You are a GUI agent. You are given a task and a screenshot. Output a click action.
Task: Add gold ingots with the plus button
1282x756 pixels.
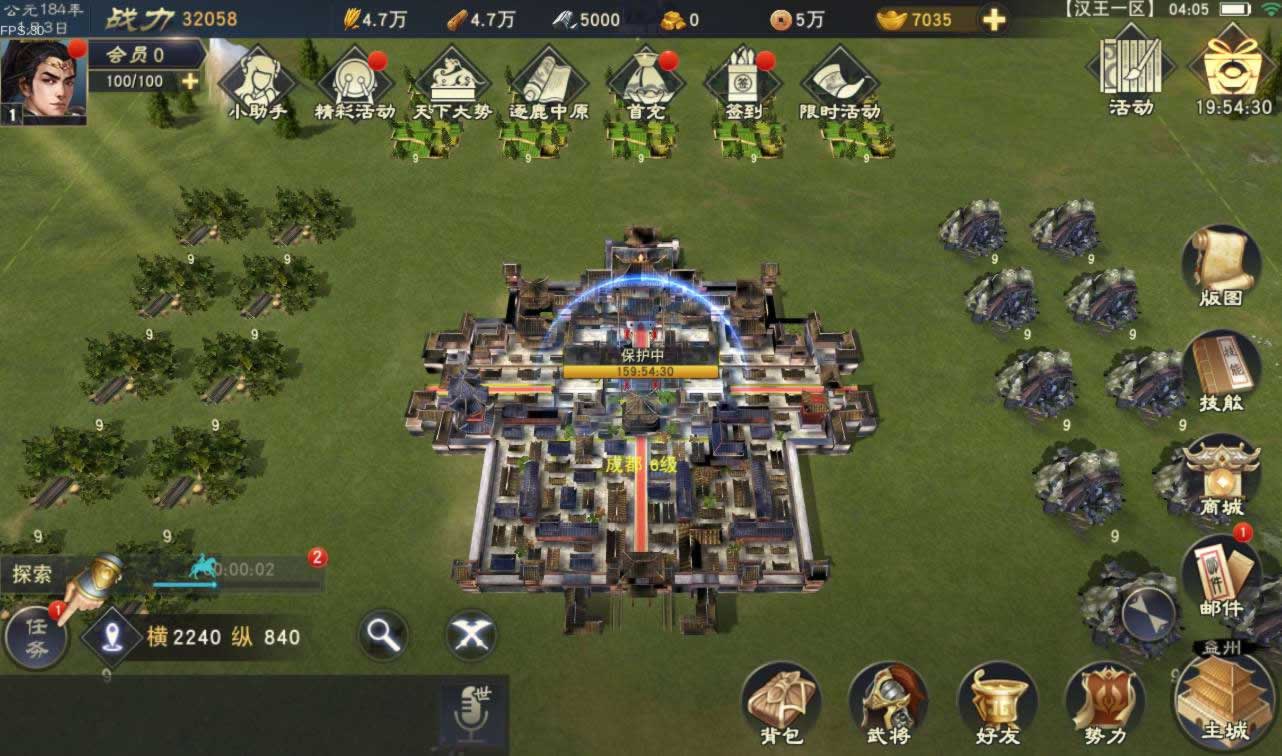[x=993, y=19]
